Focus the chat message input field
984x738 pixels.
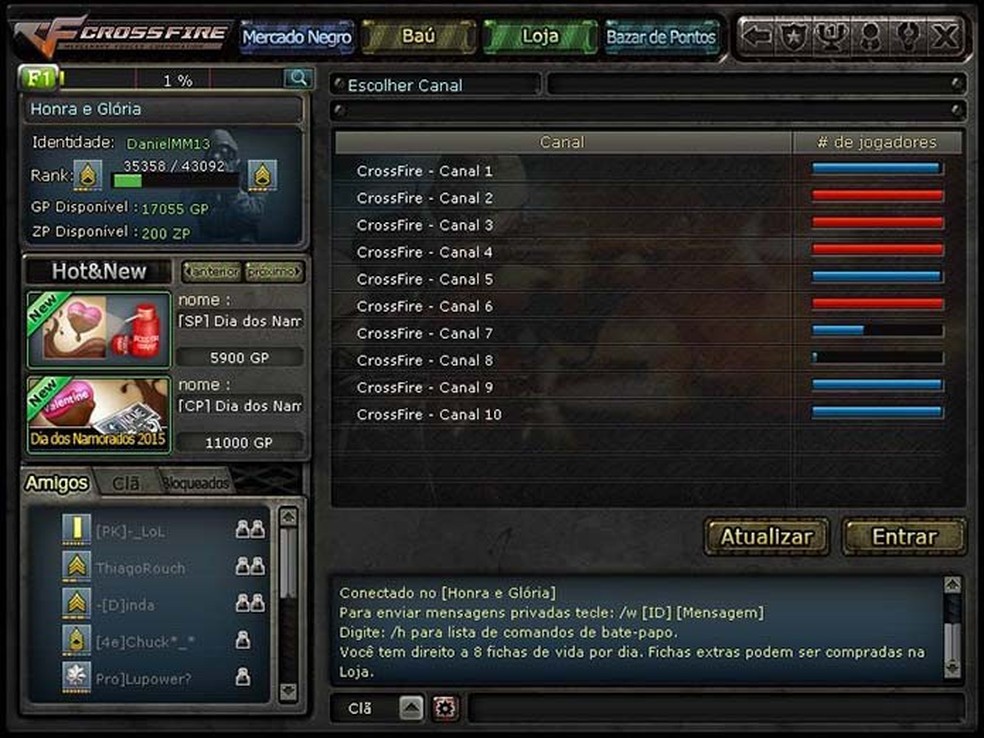(715, 708)
